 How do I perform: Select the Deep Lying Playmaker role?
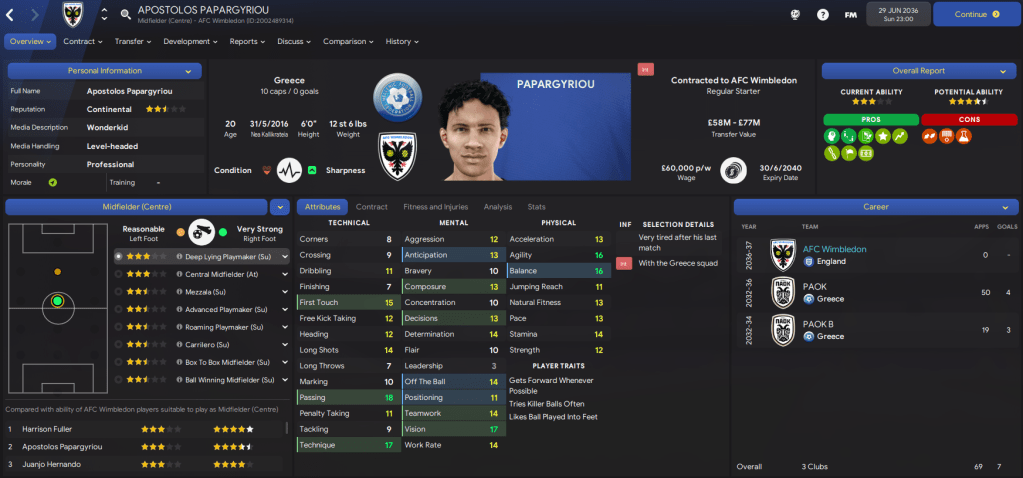pos(224,256)
